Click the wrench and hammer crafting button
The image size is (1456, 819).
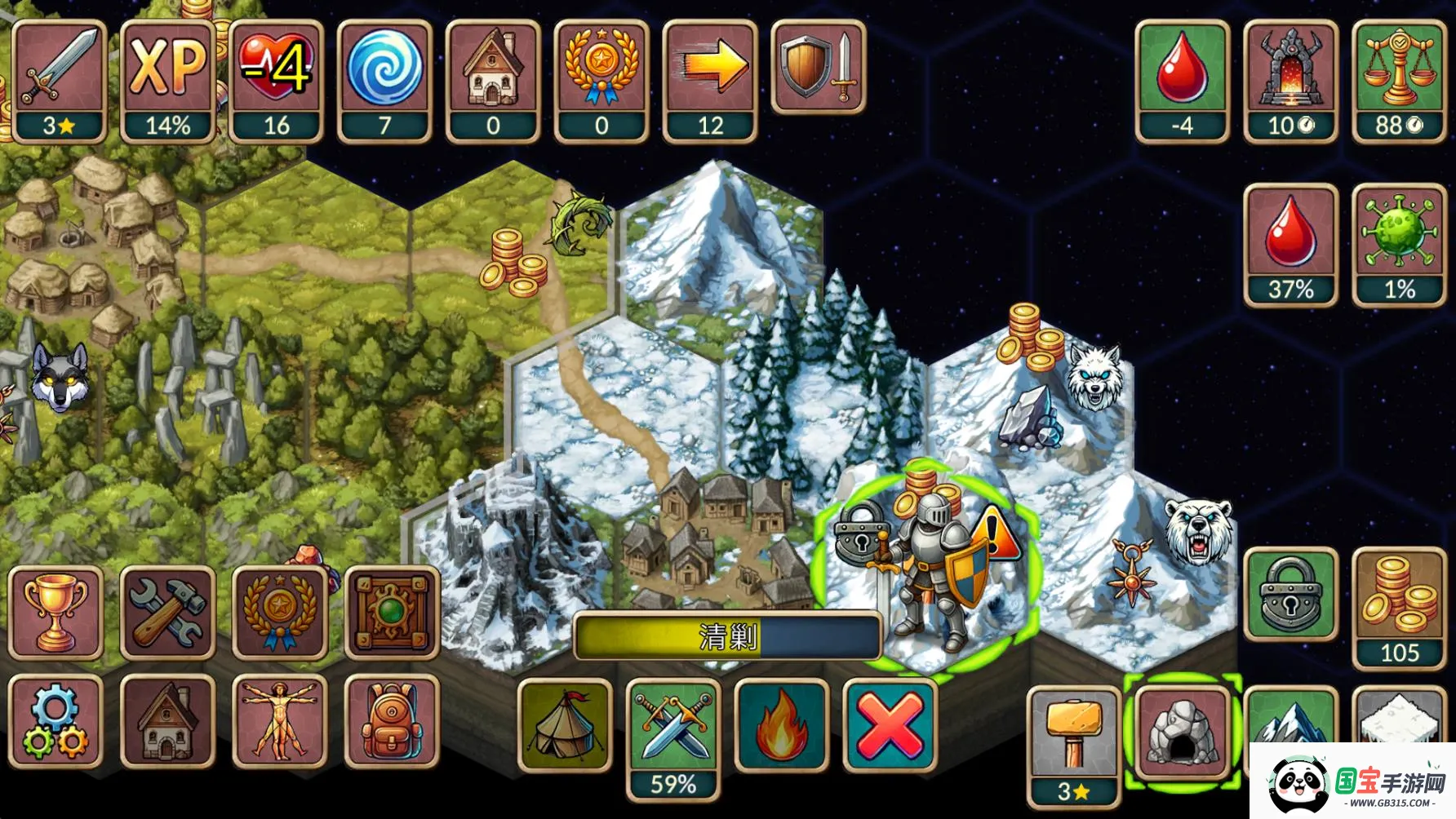coord(168,613)
